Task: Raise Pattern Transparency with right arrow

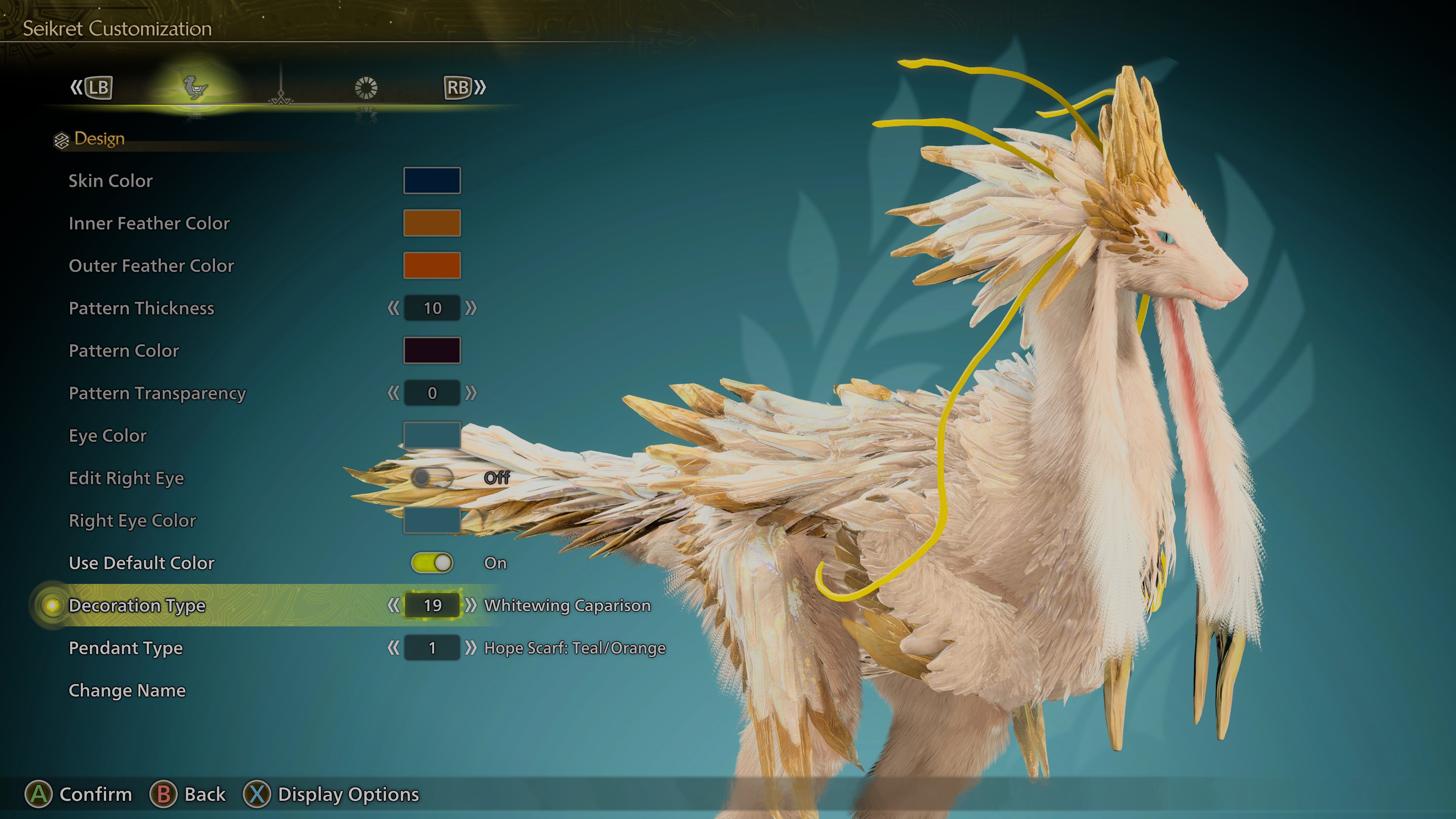Action: pyautogui.click(x=471, y=393)
